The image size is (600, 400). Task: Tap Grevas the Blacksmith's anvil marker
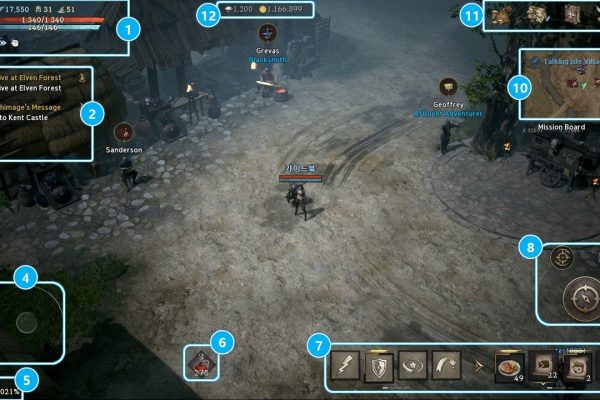[267, 33]
